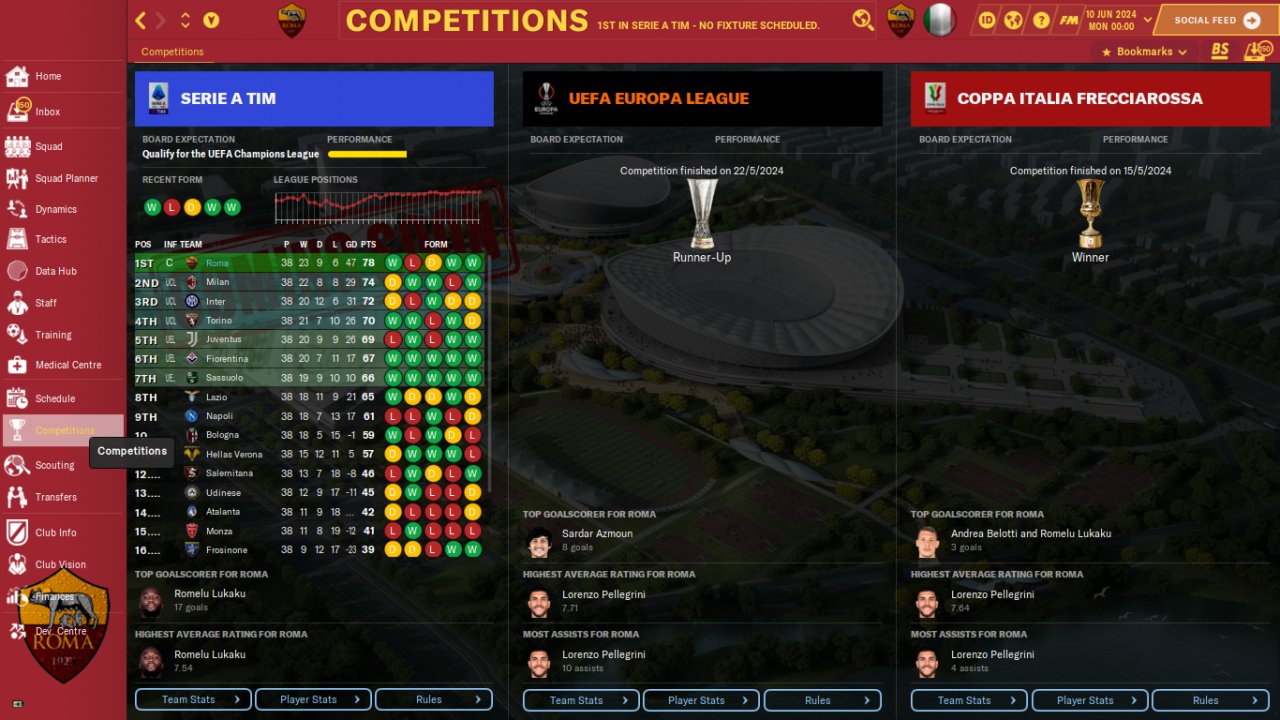The width and height of the screenshot is (1280, 720).
Task: Open the Squad screen from sidebar
Action: (x=48, y=146)
